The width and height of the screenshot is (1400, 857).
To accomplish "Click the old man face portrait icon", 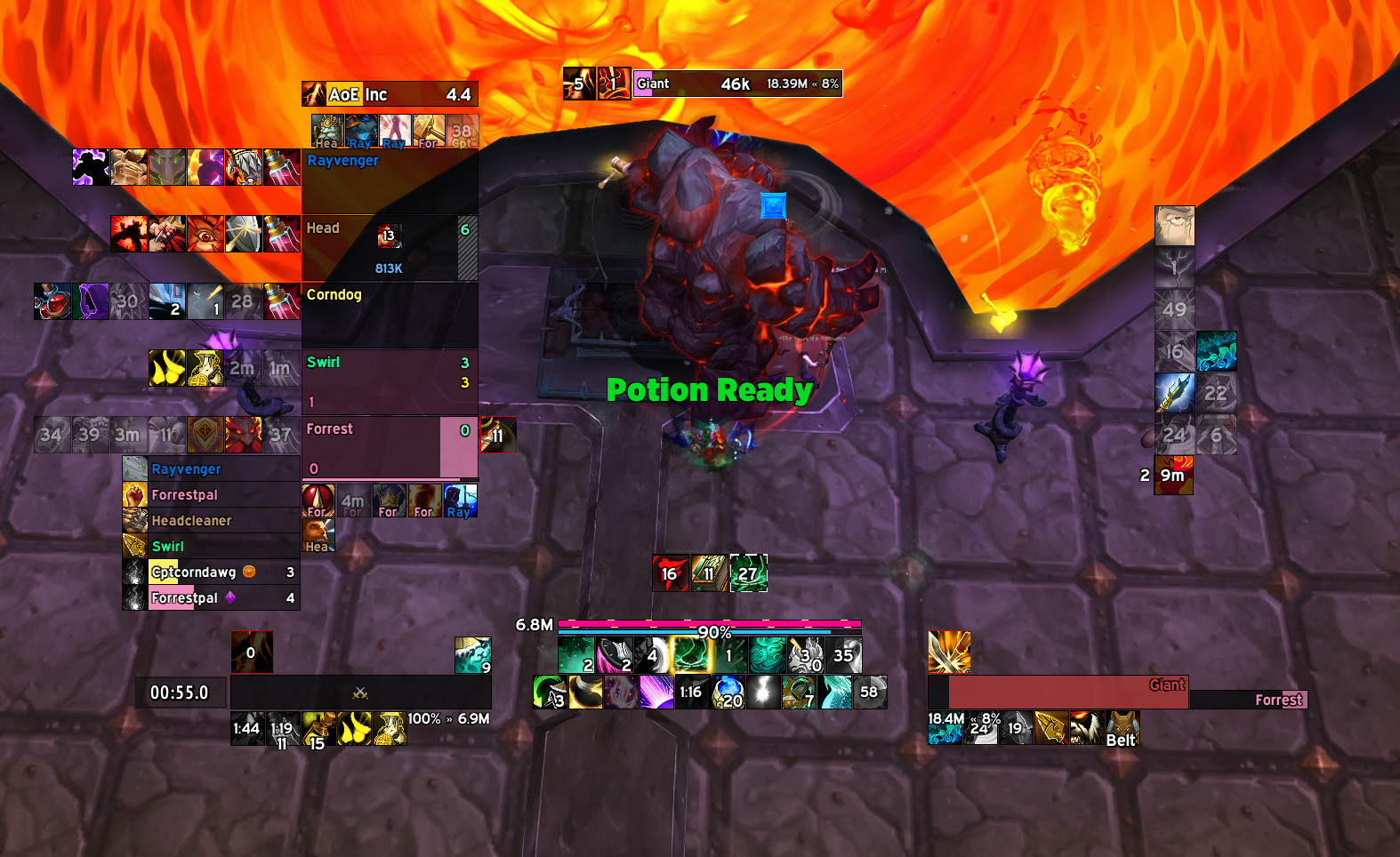I will pos(1174,226).
